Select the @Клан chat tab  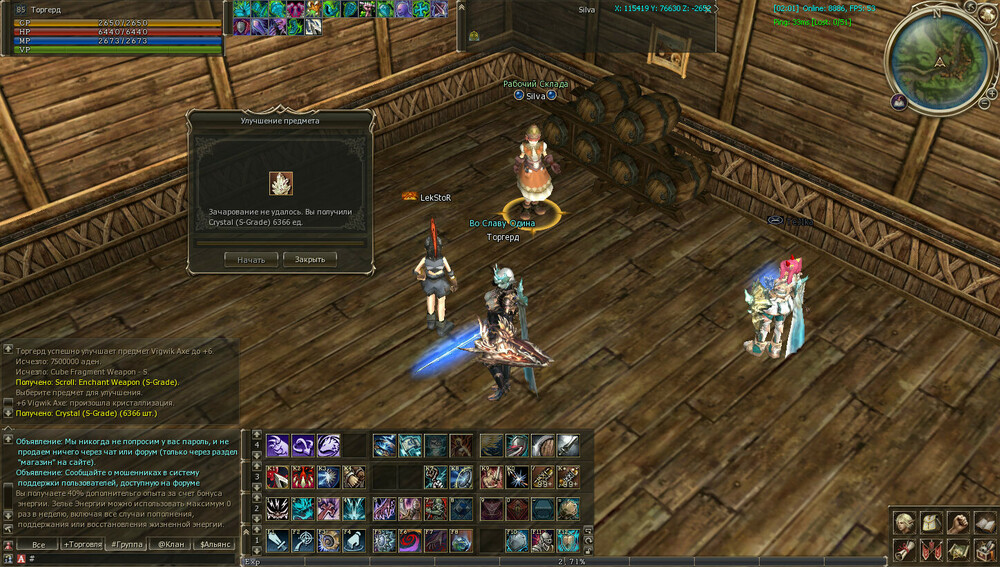(x=171, y=544)
